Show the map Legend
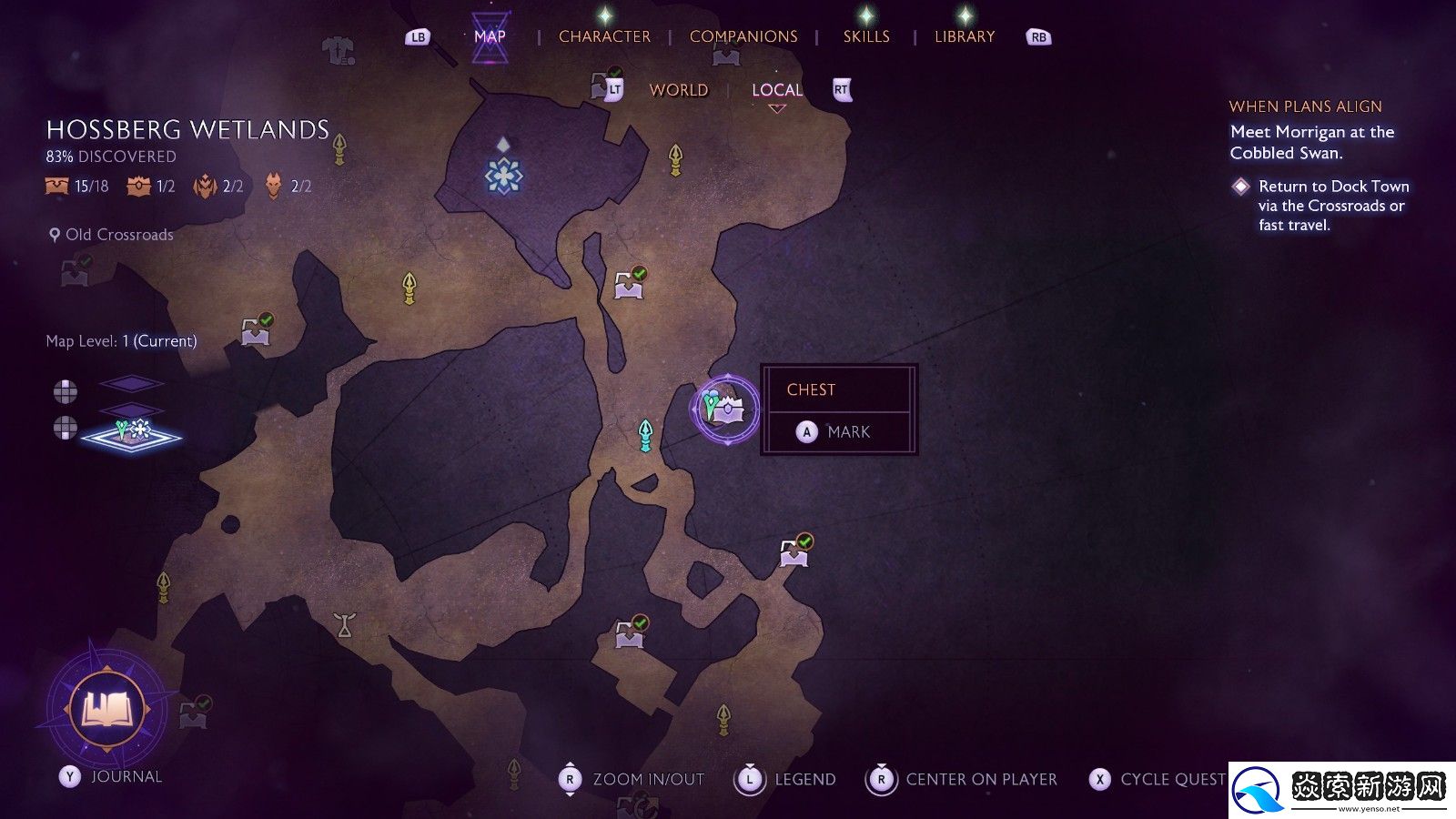1456x819 pixels. coord(789,779)
